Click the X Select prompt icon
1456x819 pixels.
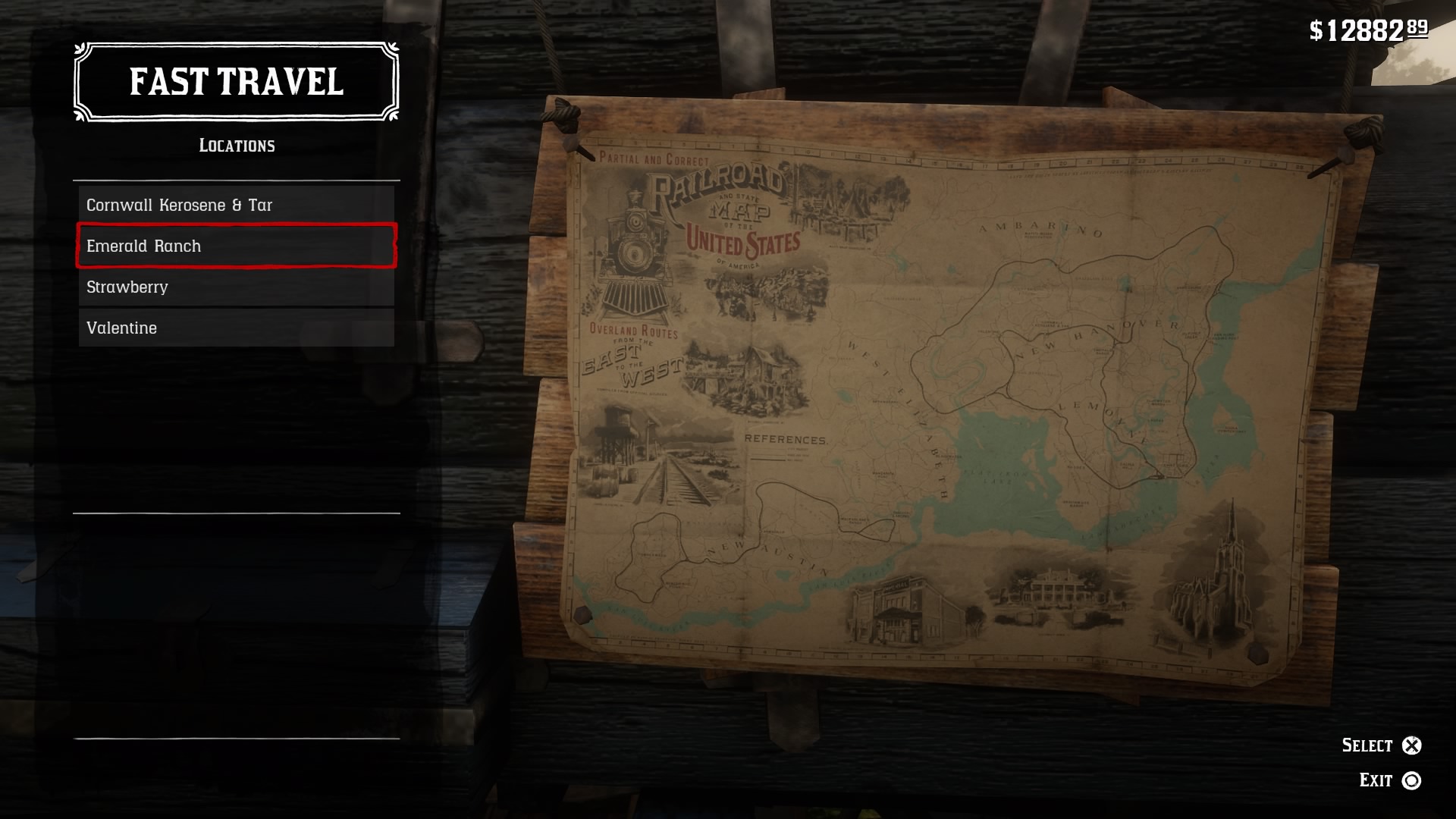tap(1412, 745)
